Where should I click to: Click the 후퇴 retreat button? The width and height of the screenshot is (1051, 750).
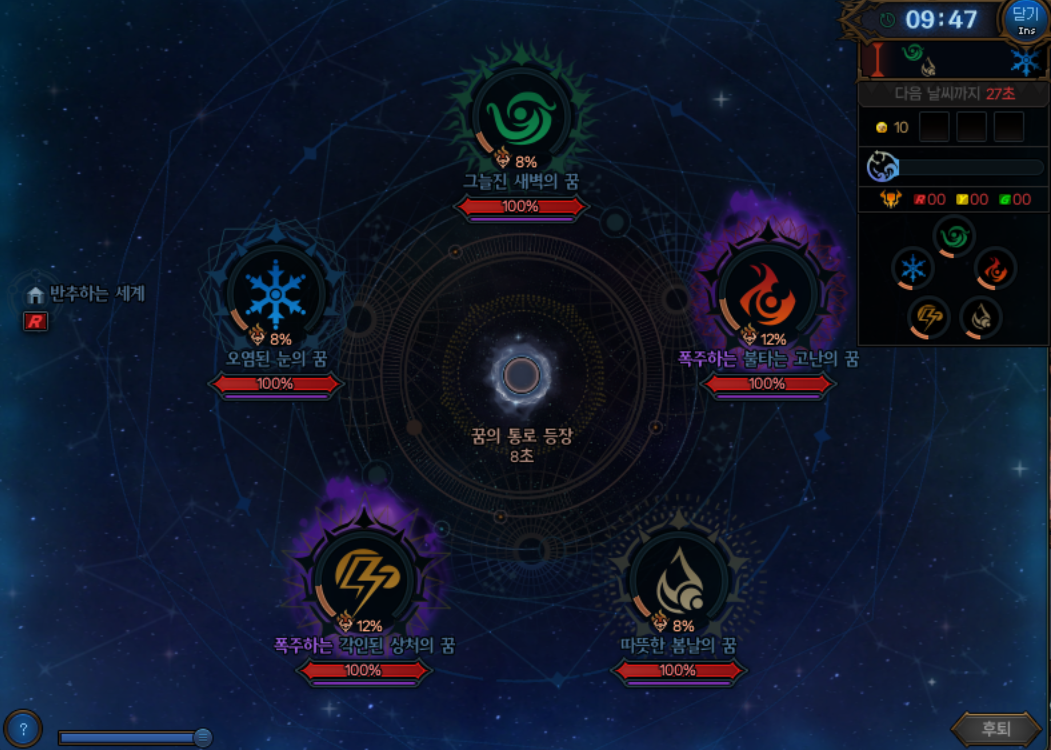click(x=996, y=729)
